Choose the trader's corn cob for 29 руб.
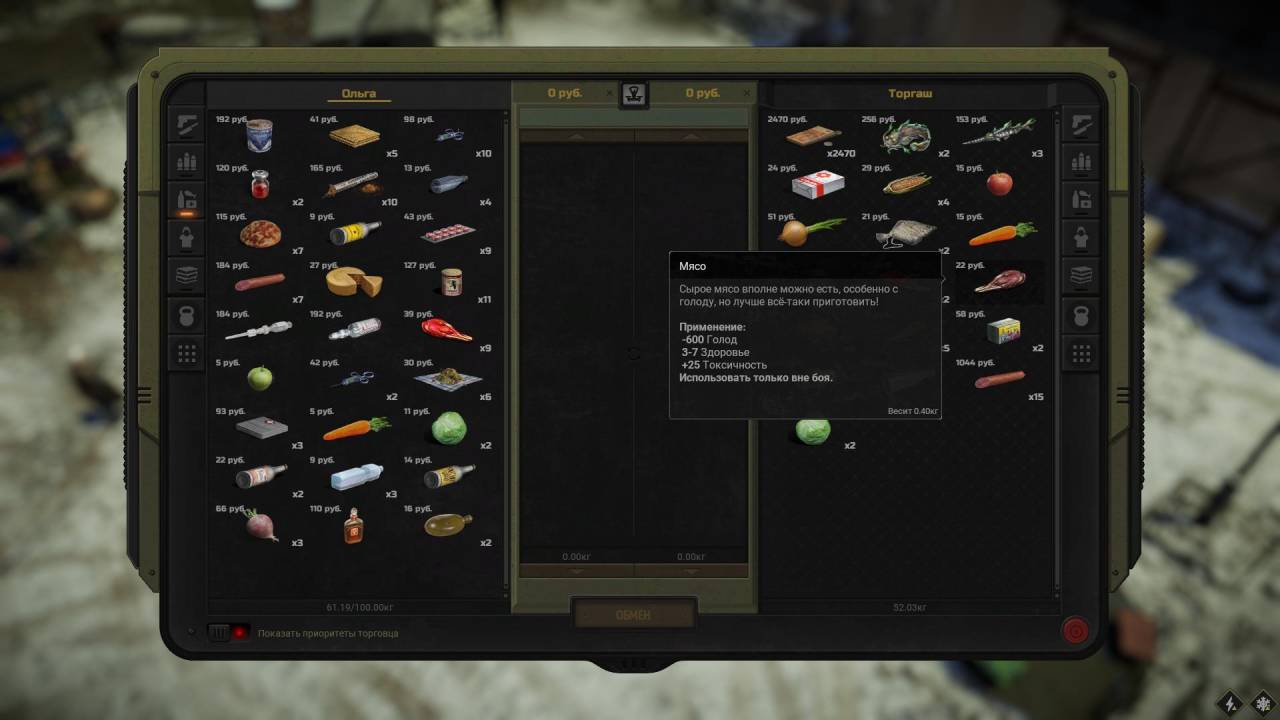Image resolution: width=1280 pixels, height=720 pixels. point(906,184)
